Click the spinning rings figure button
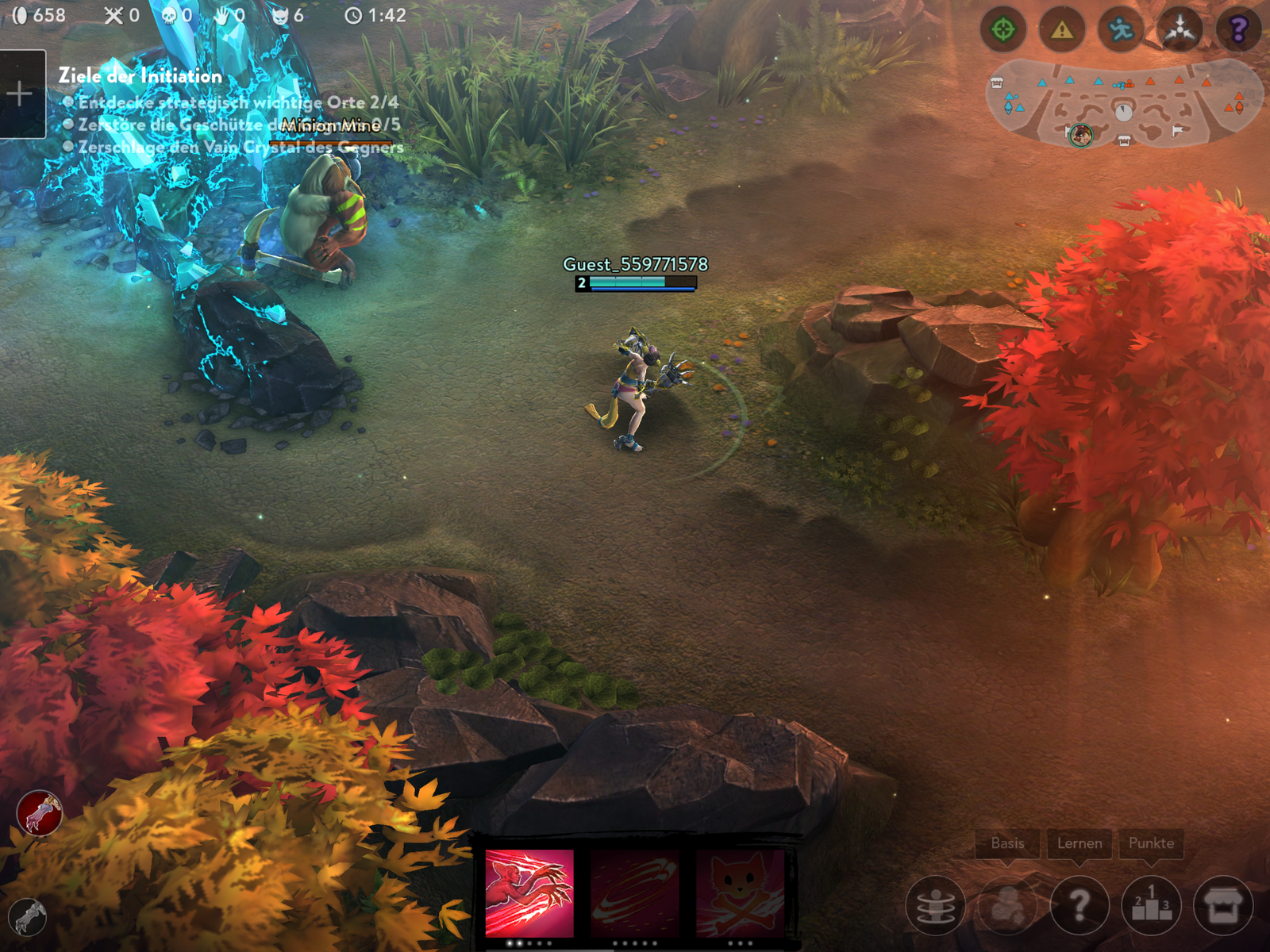Image resolution: width=1270 pixels, height=952 pixels. point(935,905)
